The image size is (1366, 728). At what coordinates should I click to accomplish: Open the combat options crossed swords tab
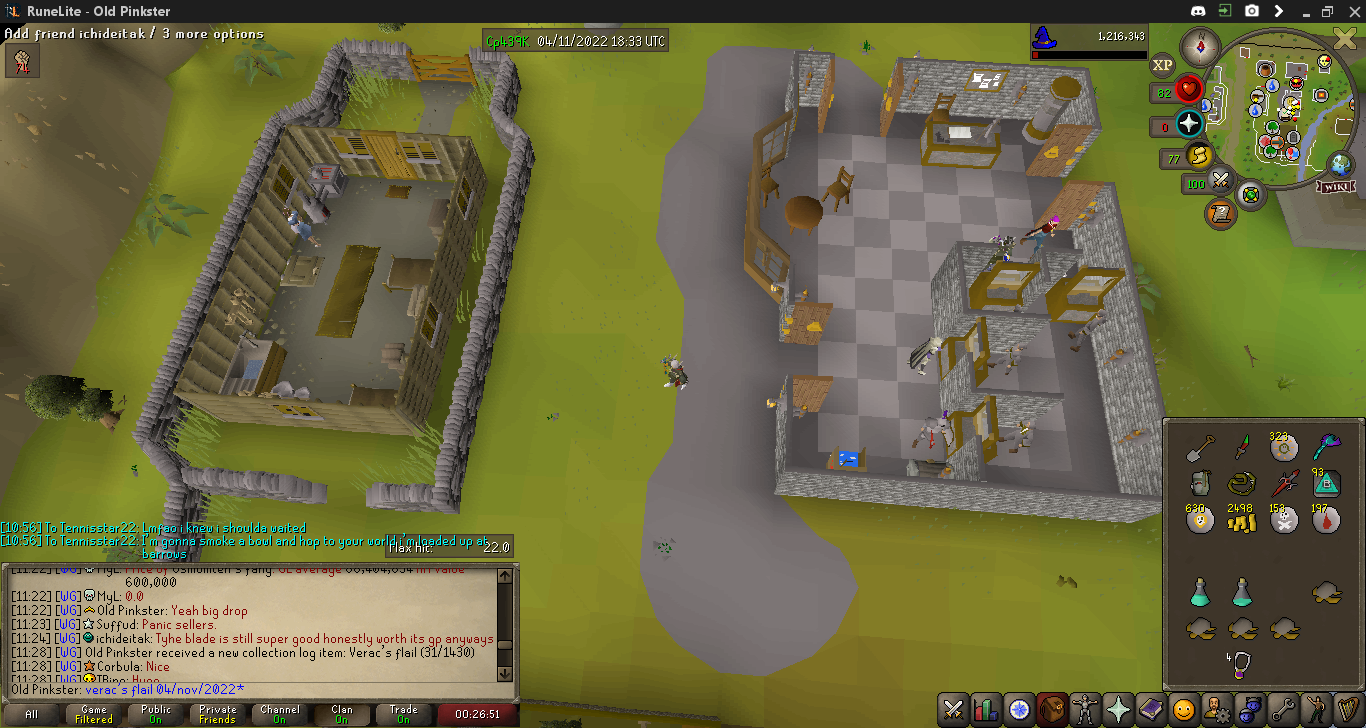coord(953,709)
